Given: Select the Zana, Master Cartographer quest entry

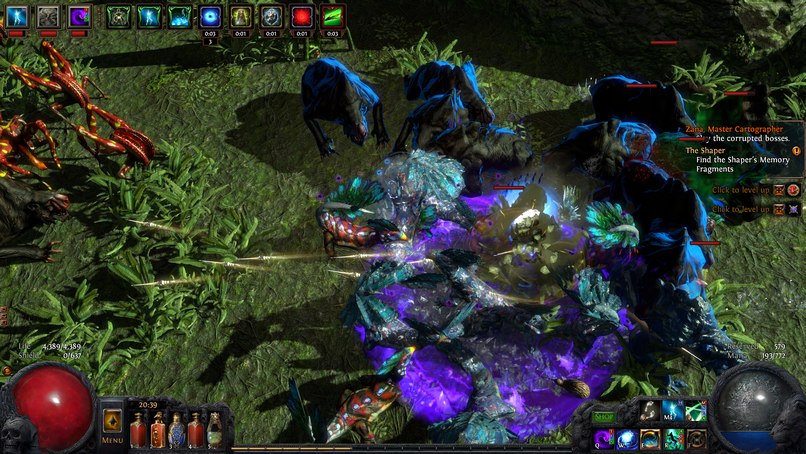Looking at the screenshot, I should 736,128.
